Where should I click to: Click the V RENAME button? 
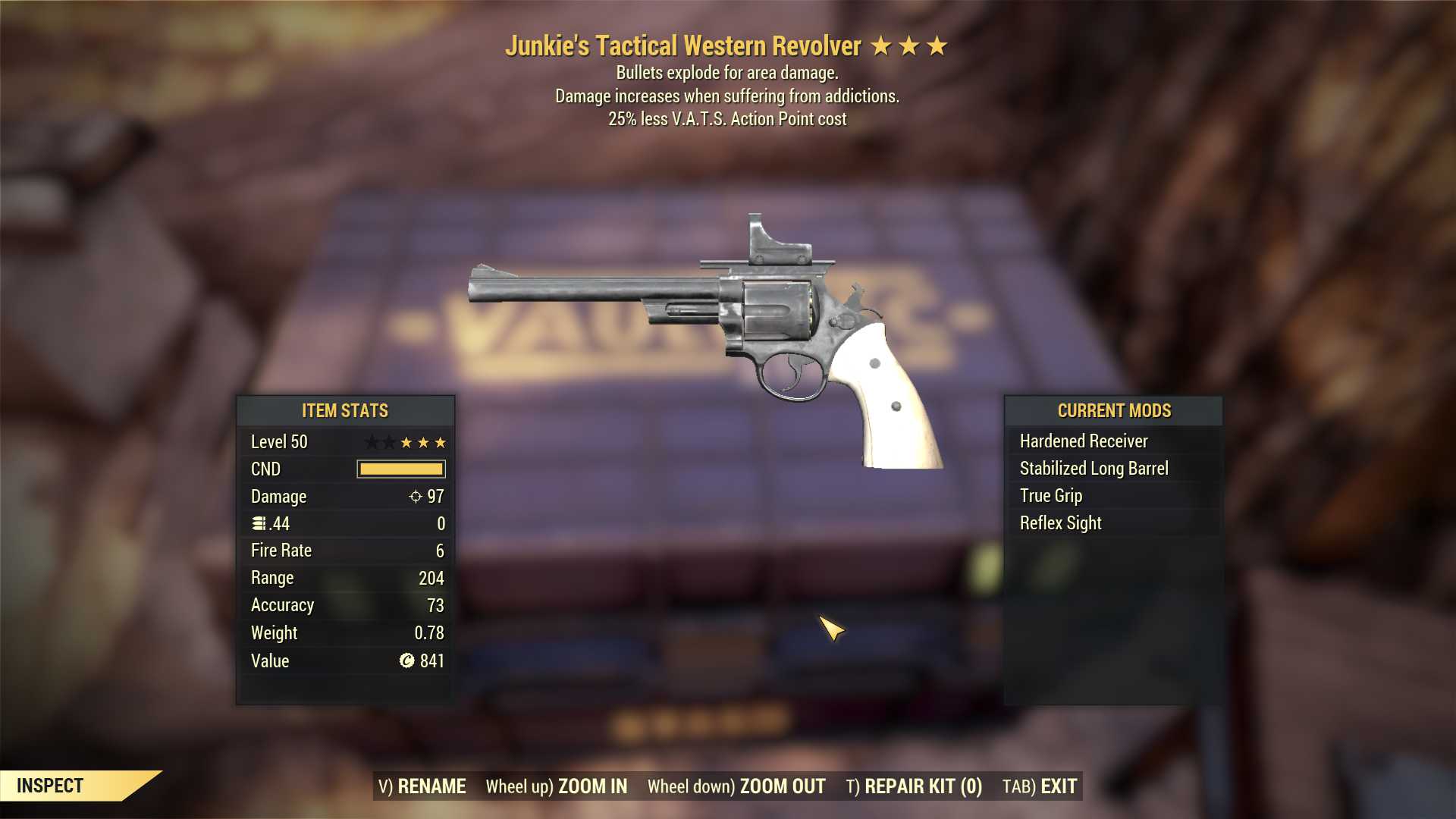pos(422,786)
